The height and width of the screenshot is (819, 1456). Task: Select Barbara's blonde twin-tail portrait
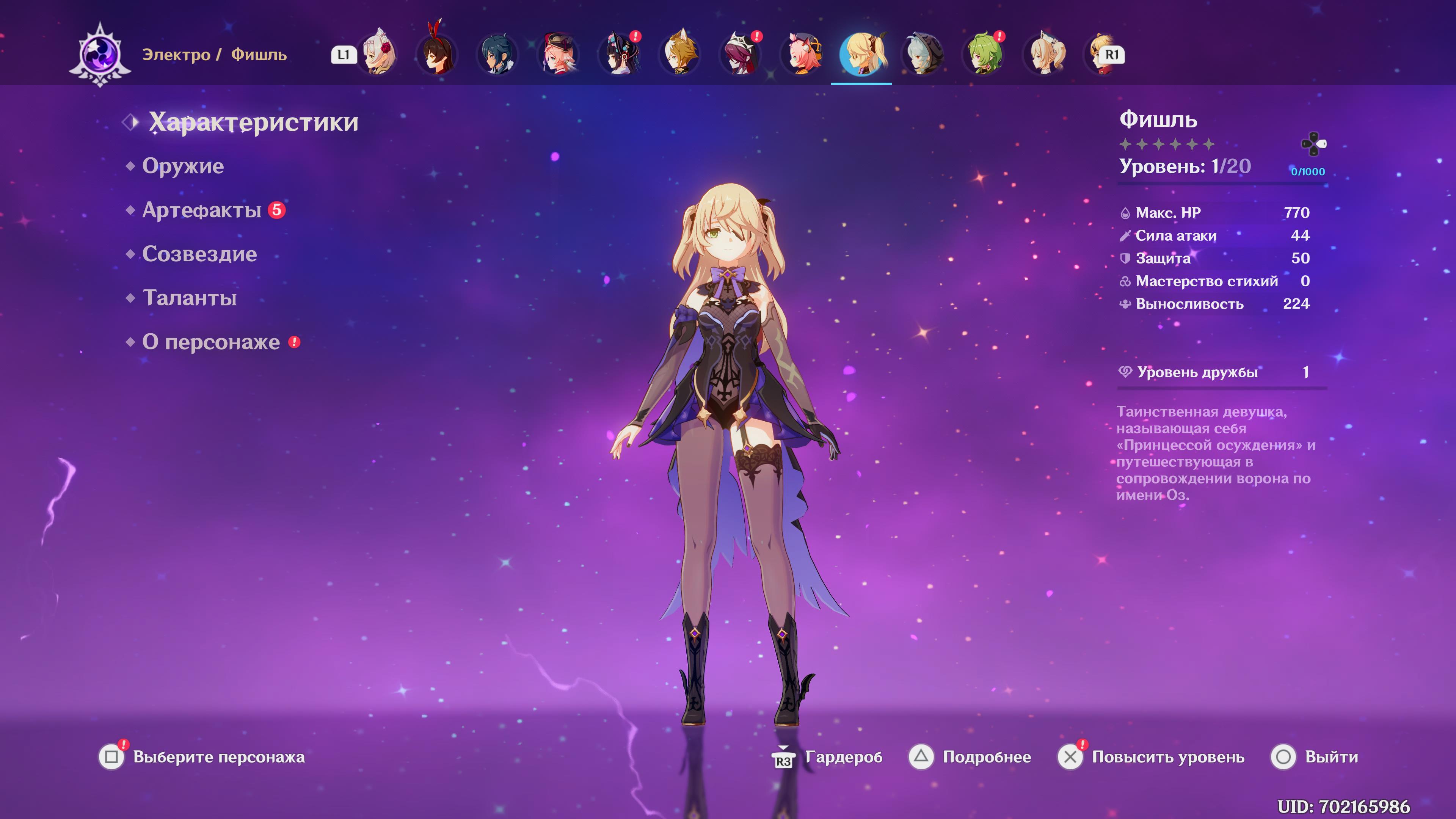click(x=1045, y=55)
